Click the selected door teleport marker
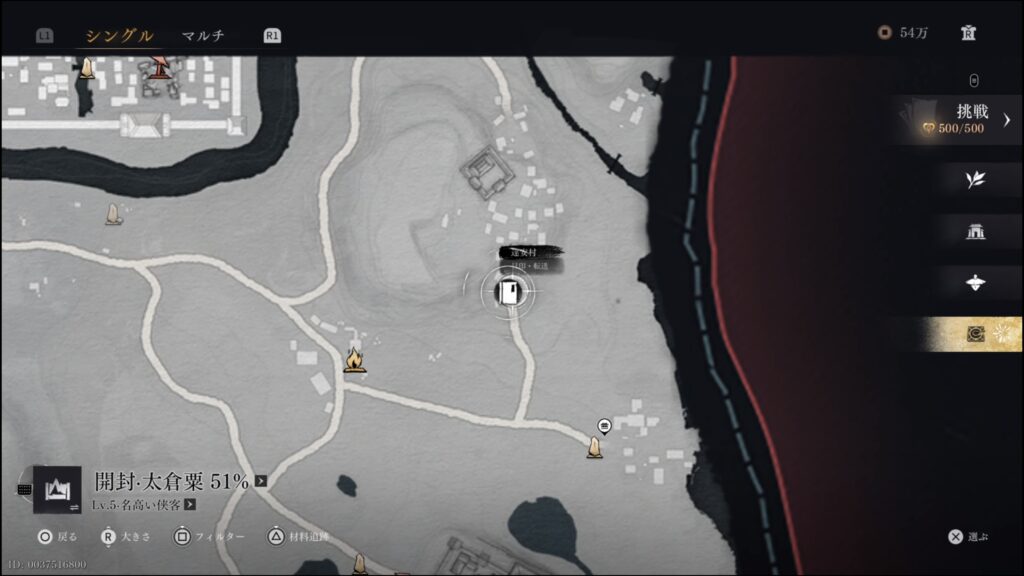1024x576 pixels. pyautogui.click(x=510, y=292)
